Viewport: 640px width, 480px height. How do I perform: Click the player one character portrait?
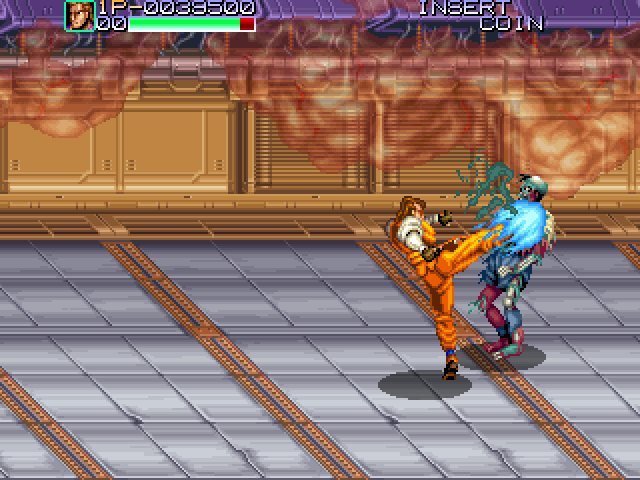[x=80, y=16]
